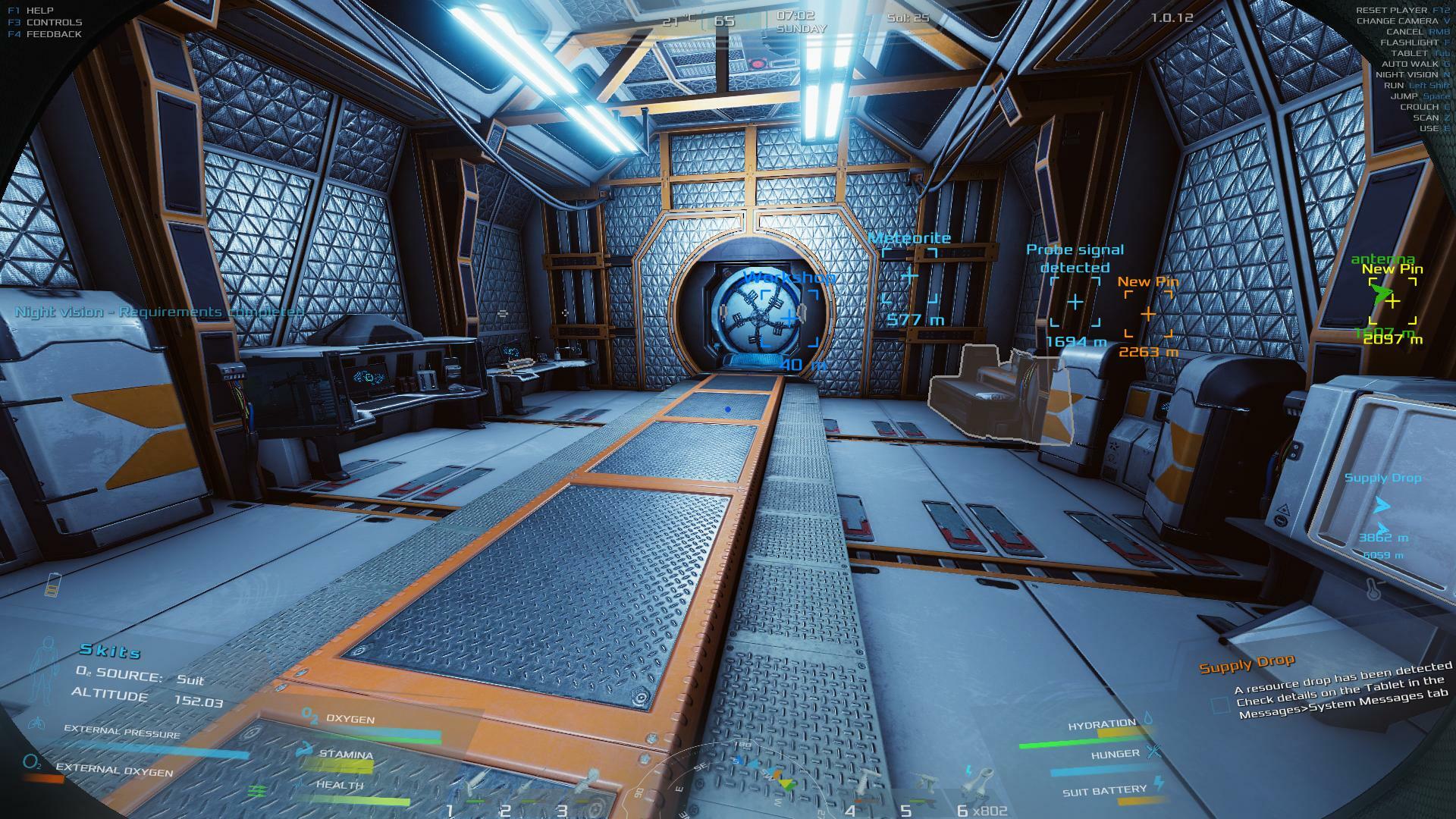Select the yellow New Pin marker

tap(1392, 301)
